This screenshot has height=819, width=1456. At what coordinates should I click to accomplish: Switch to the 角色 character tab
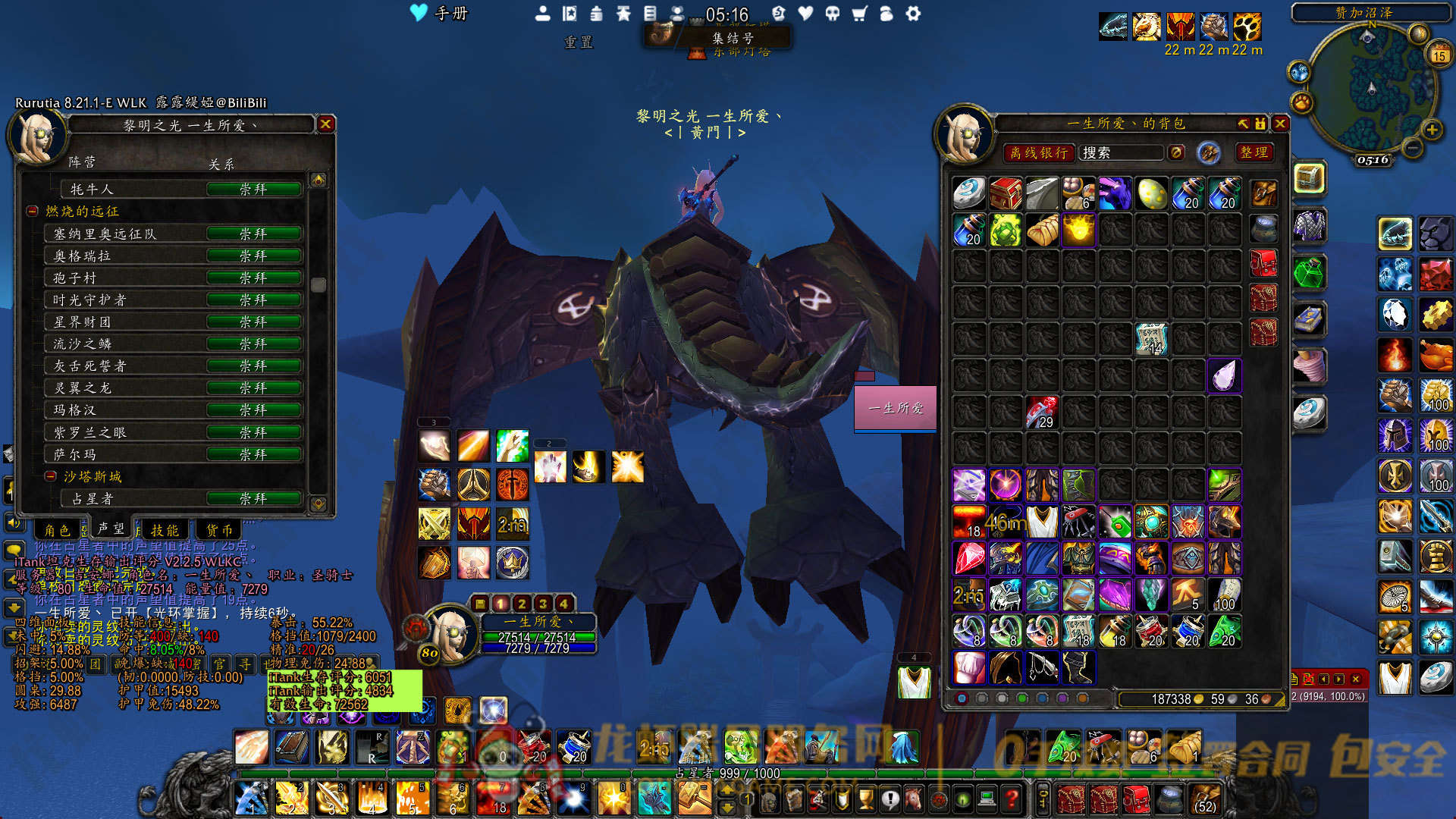57,530
